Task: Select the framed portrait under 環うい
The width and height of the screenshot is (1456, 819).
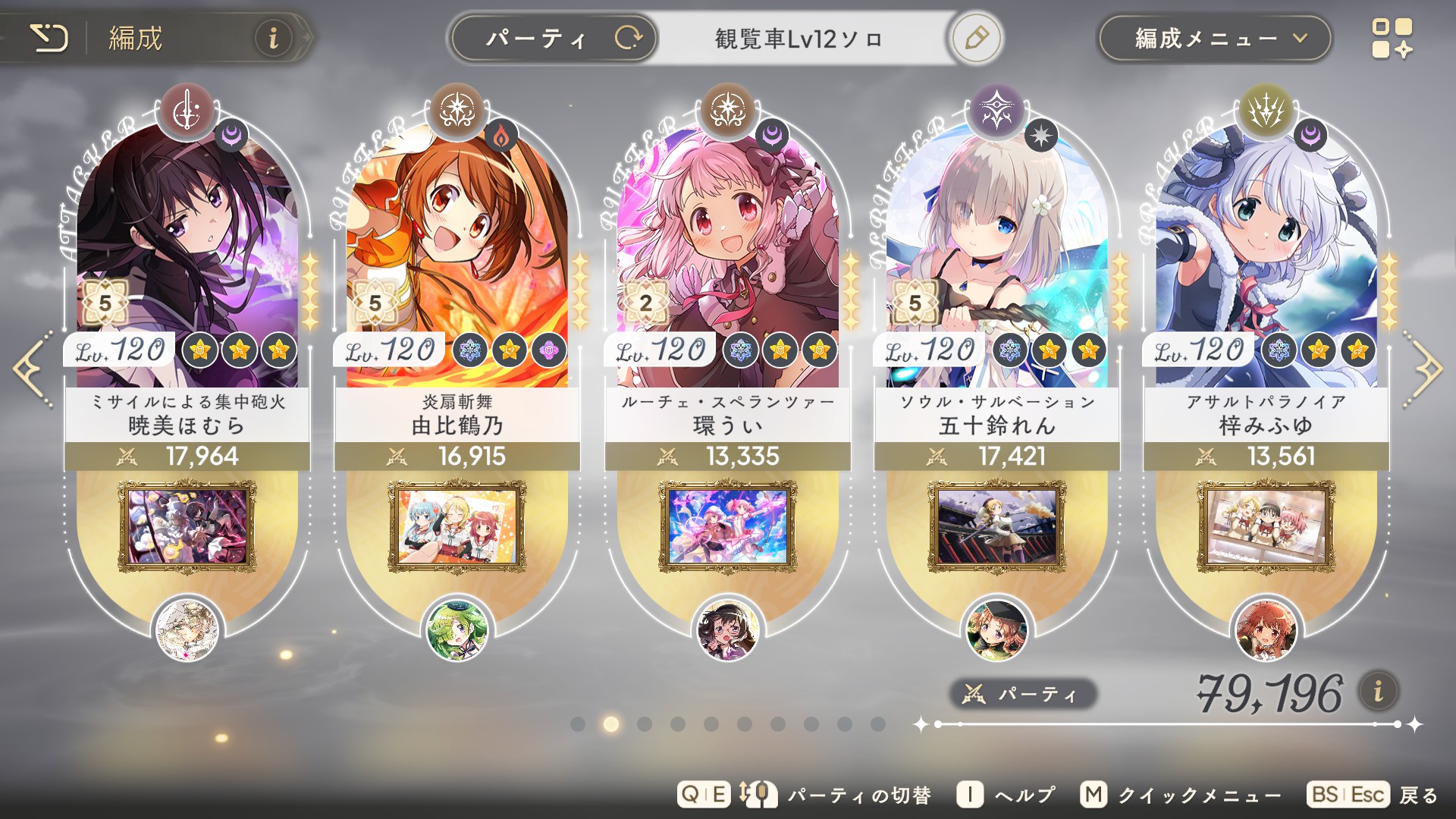Action: point(727,526)
